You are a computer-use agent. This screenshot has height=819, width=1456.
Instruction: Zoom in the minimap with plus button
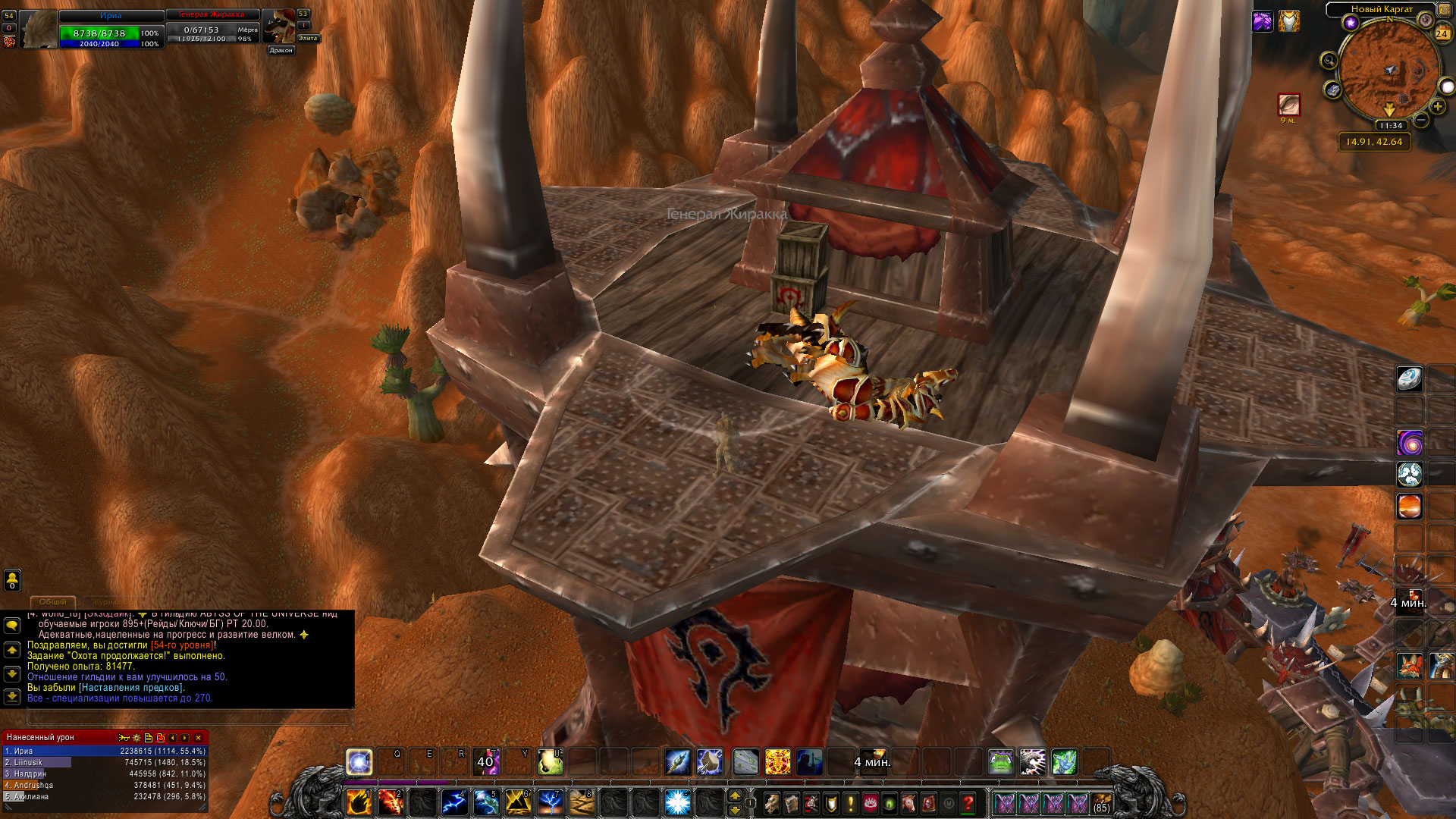[x=1438, y=107]
